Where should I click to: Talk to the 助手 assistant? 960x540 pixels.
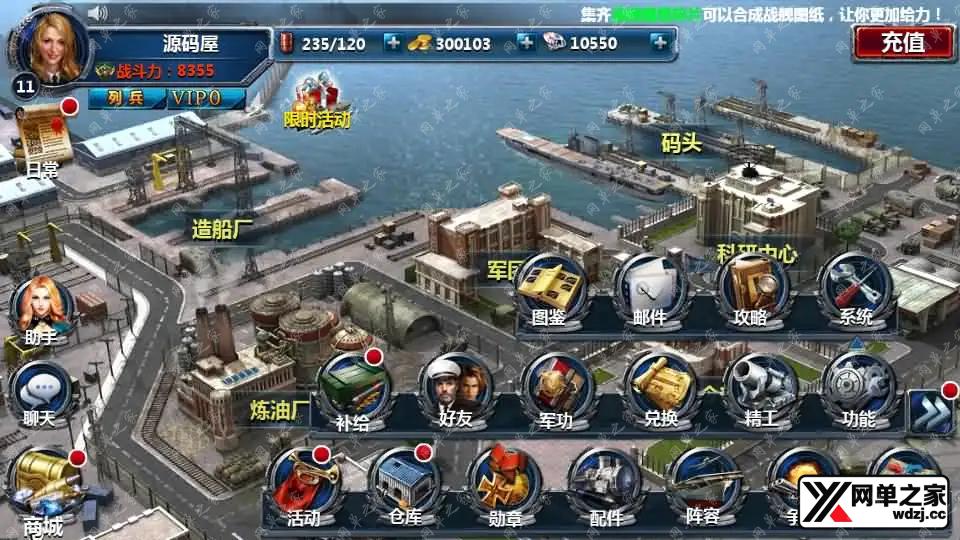point(41,308)
